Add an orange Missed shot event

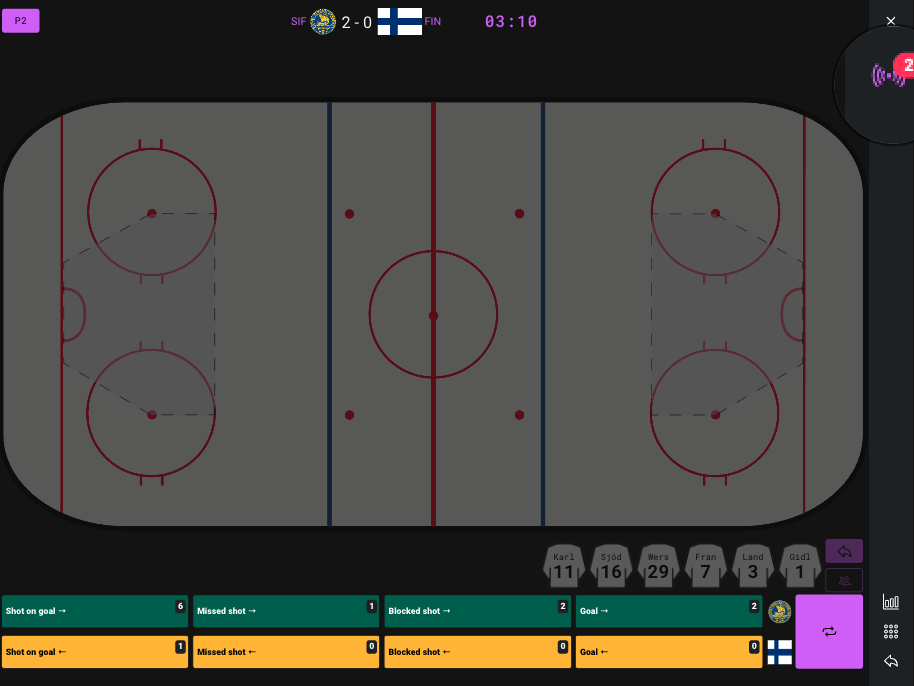pyautogui.click(x=286, y=652)
